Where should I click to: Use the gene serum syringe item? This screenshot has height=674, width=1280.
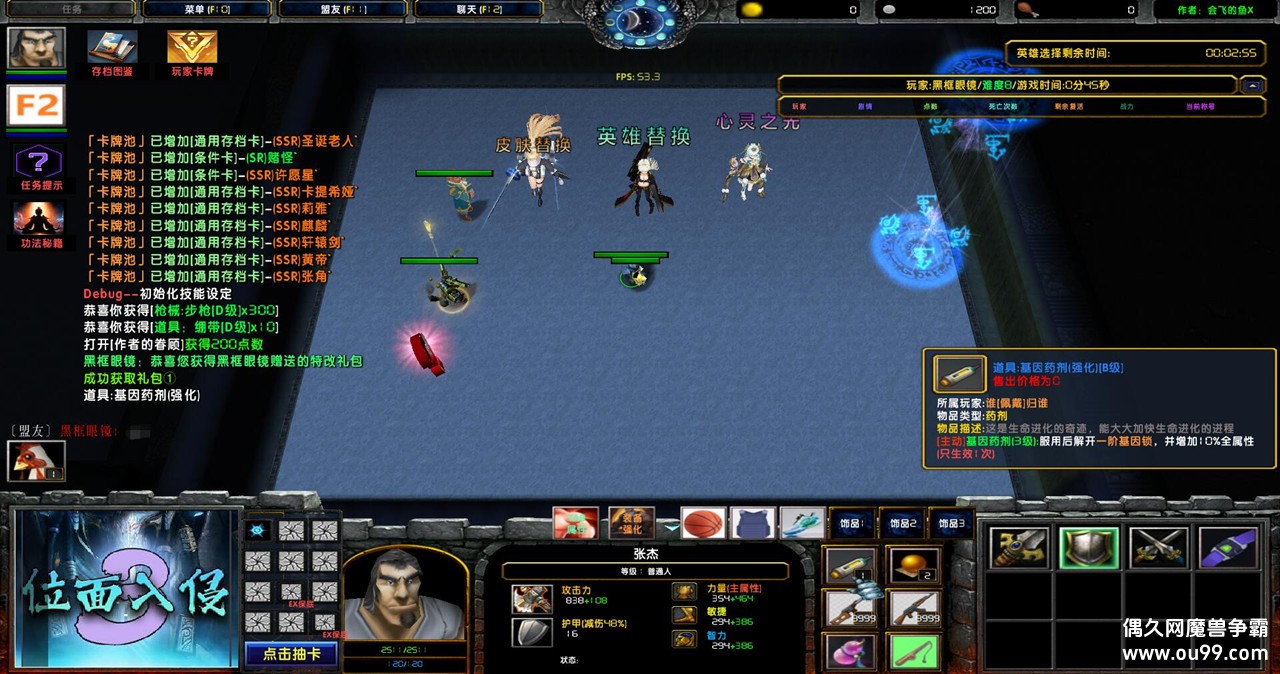pos(851,566)
